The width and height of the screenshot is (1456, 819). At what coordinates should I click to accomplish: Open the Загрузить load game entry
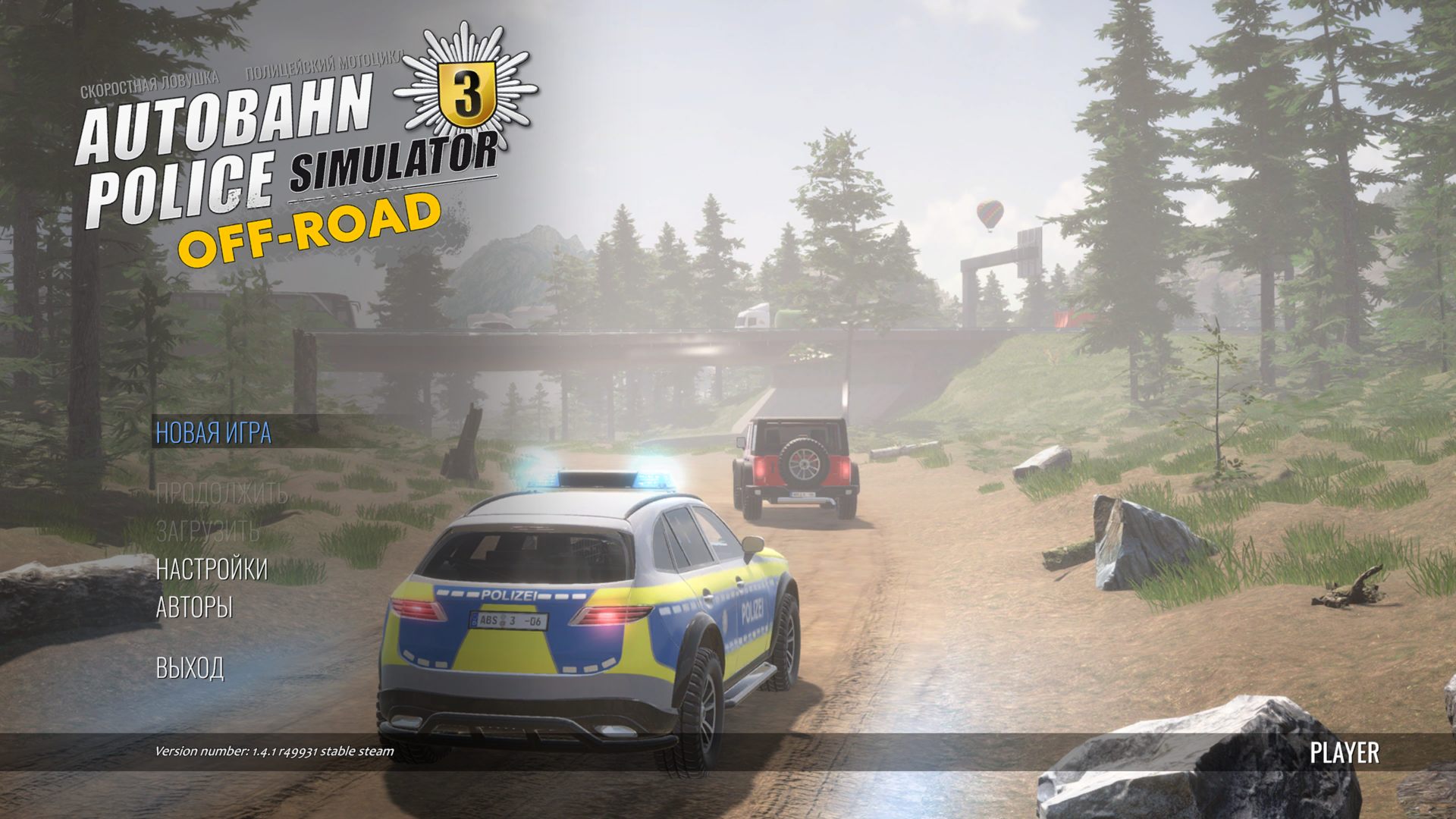point(207,531)
